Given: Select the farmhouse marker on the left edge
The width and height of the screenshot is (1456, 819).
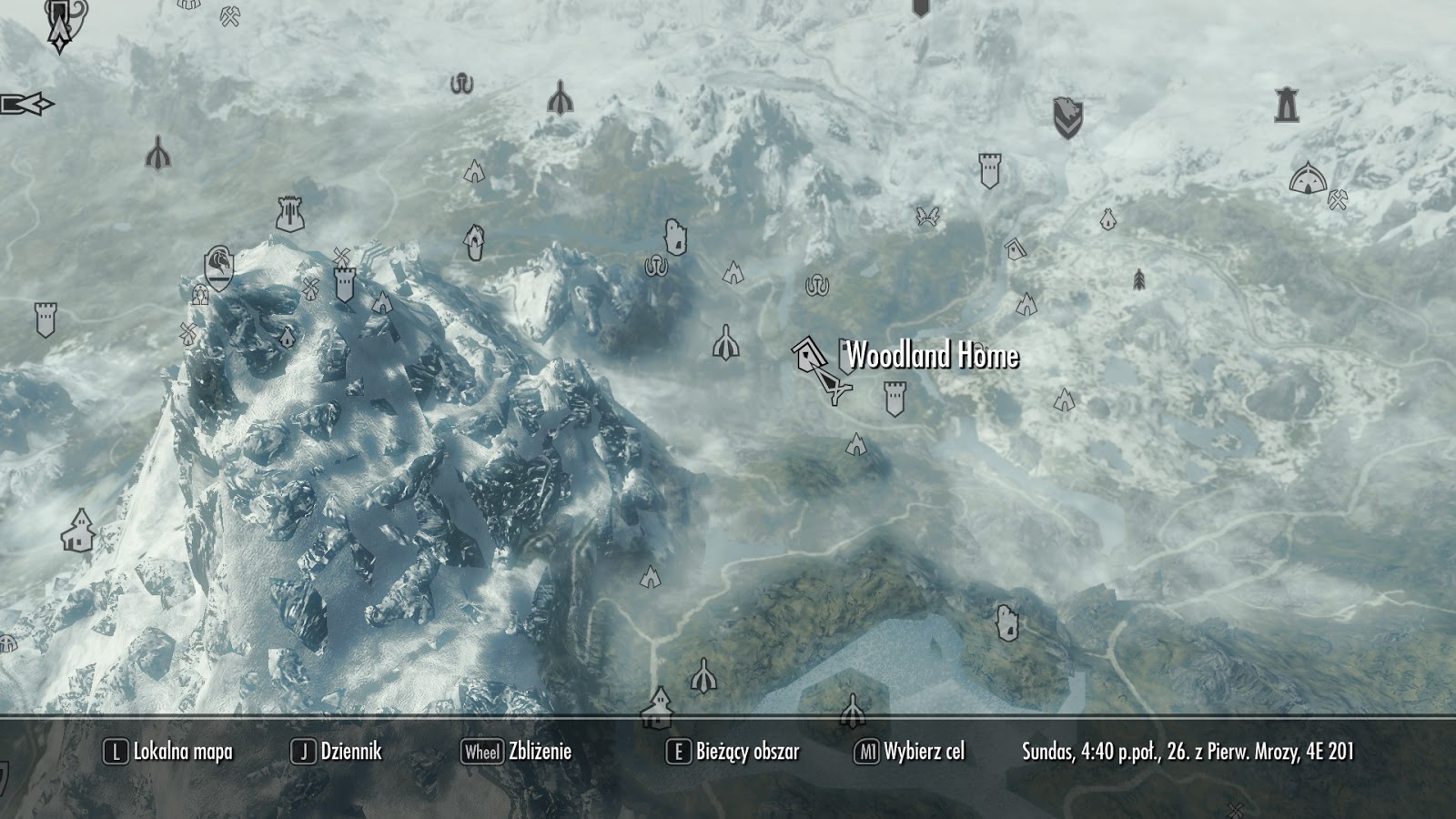Looking at the screenshot, I should click(79, 530).
